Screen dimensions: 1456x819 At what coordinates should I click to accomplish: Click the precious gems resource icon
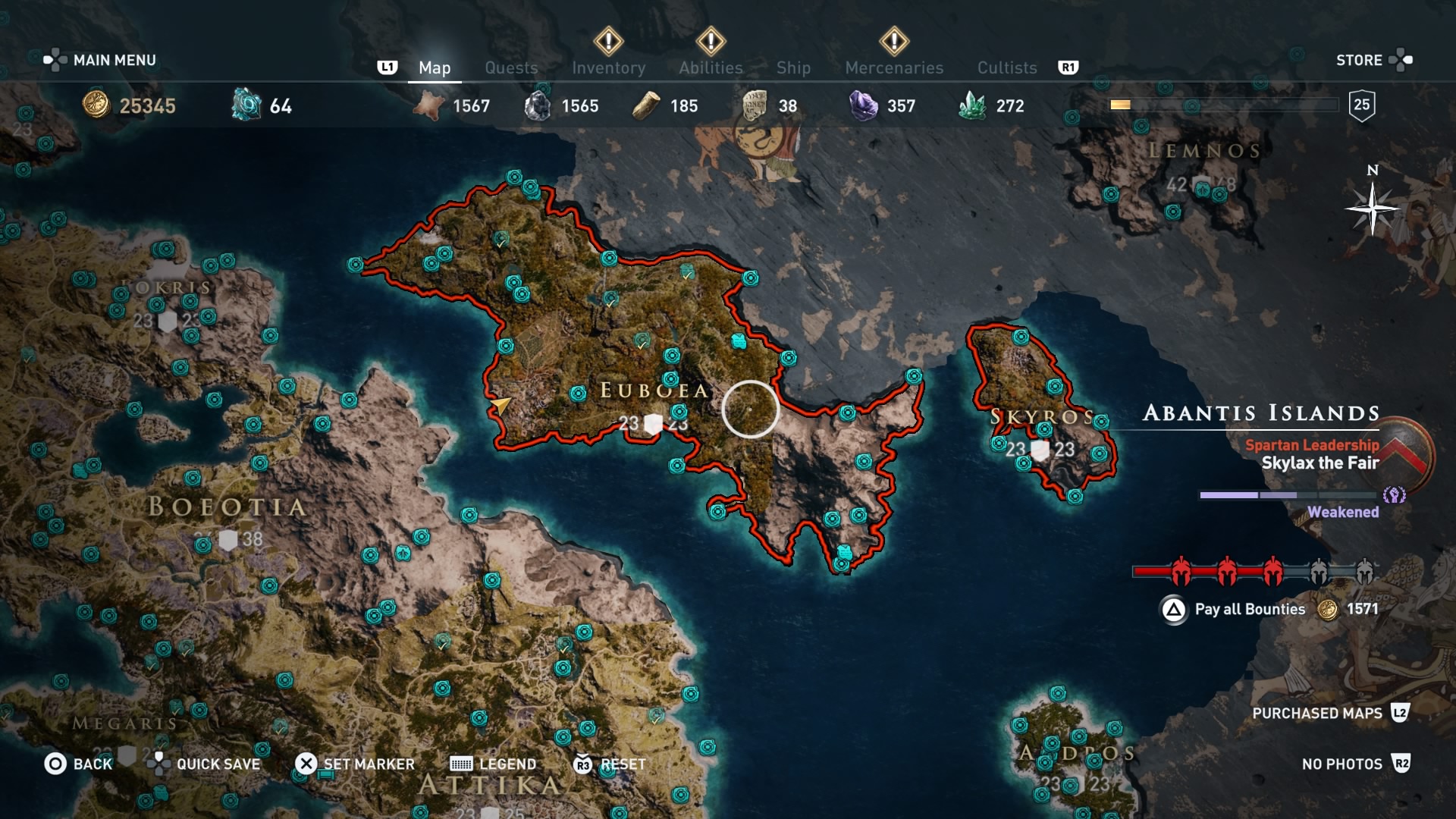click(x=861, y=105)
